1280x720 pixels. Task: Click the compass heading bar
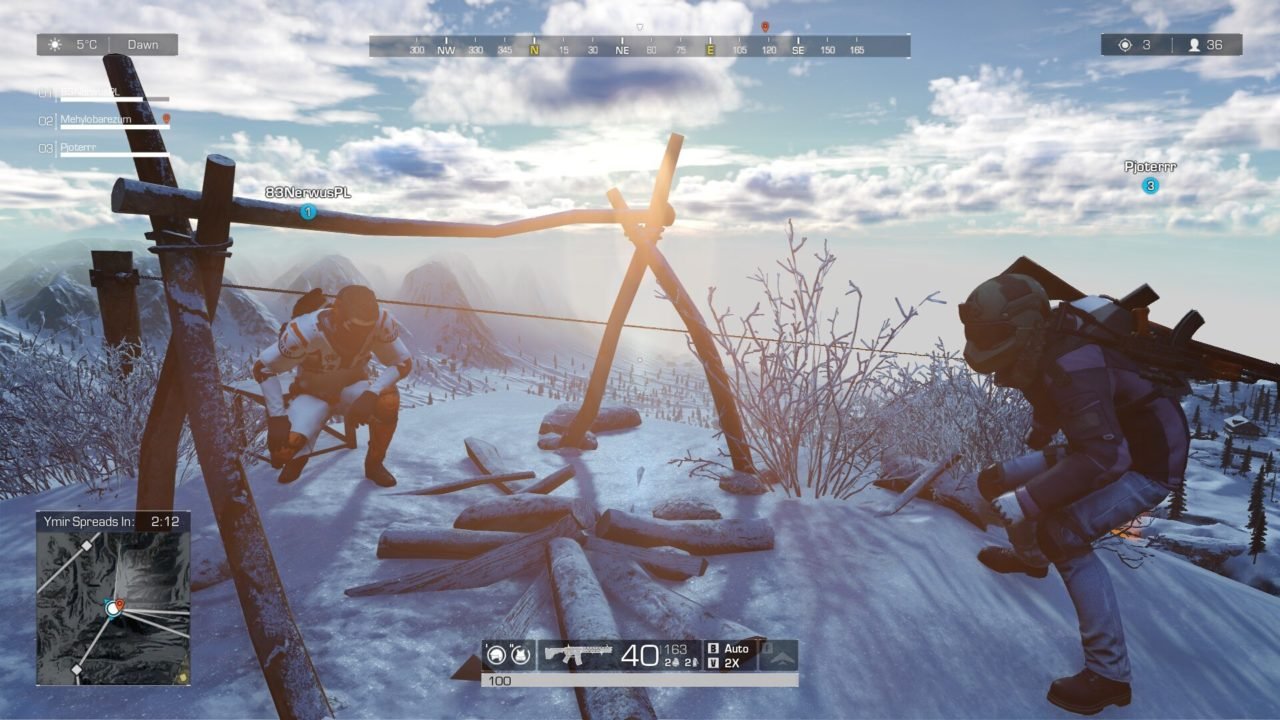pyautogui.click(x=639, y=47)
